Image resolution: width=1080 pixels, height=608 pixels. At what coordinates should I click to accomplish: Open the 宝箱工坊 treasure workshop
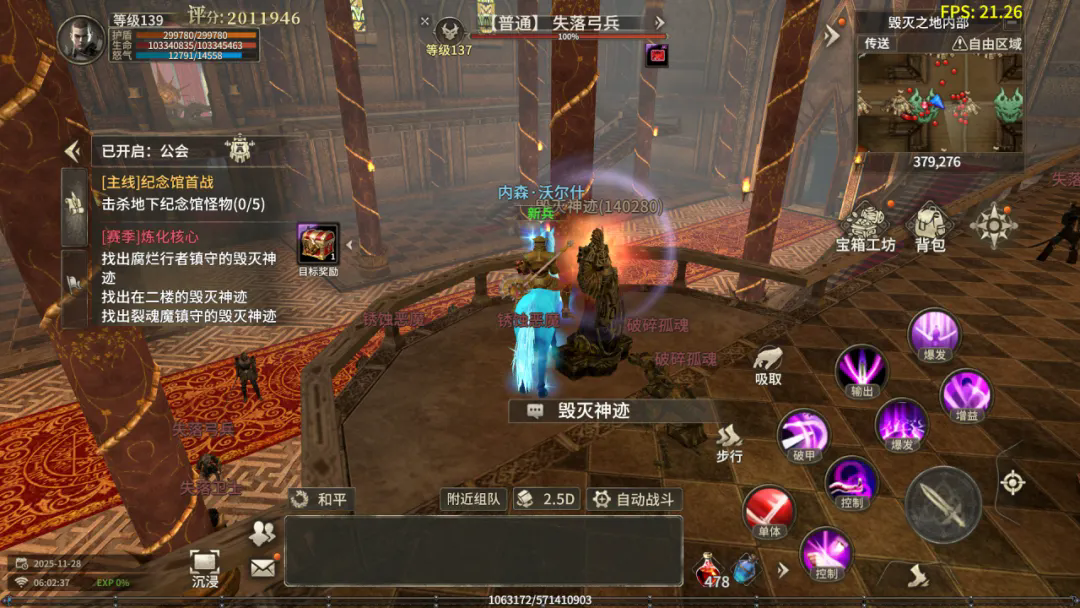tap(865, 226)
